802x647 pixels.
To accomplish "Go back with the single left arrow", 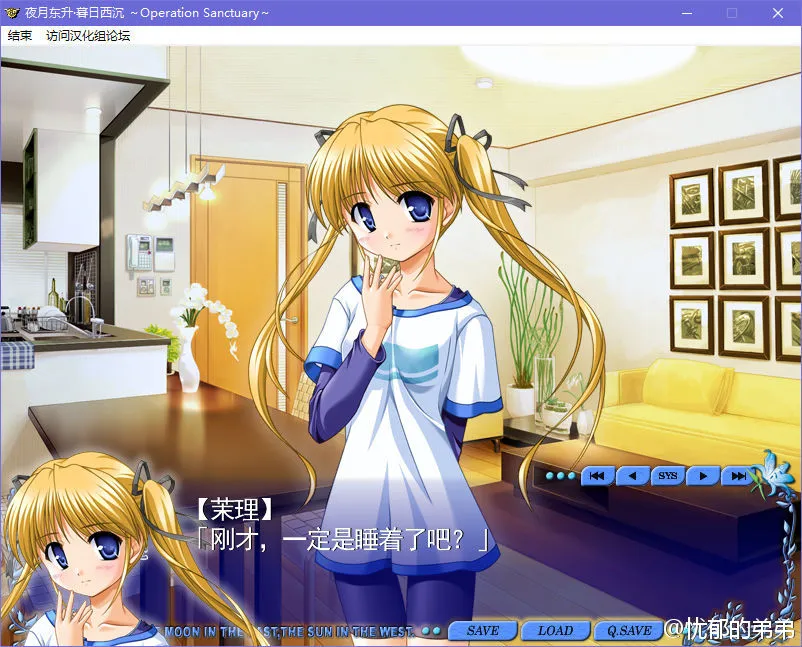I will (x=632, y=476).
